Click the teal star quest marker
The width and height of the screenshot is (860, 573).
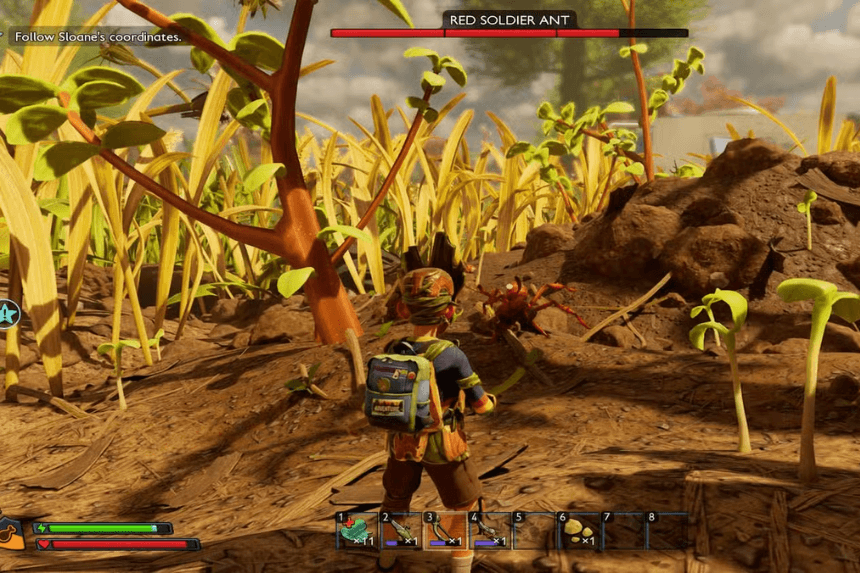pos(8,314)
